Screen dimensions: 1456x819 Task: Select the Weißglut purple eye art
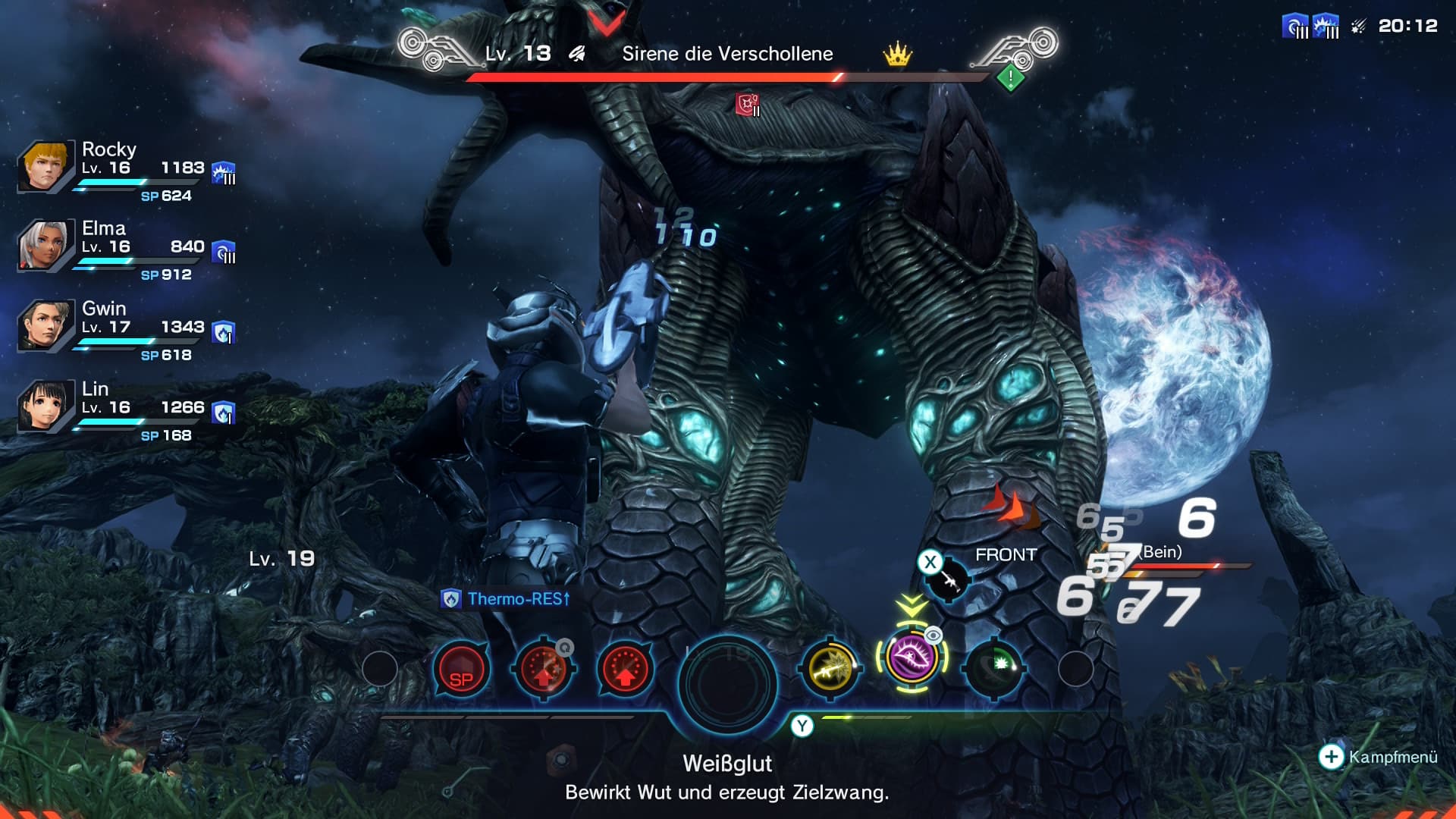click(912, 657)
